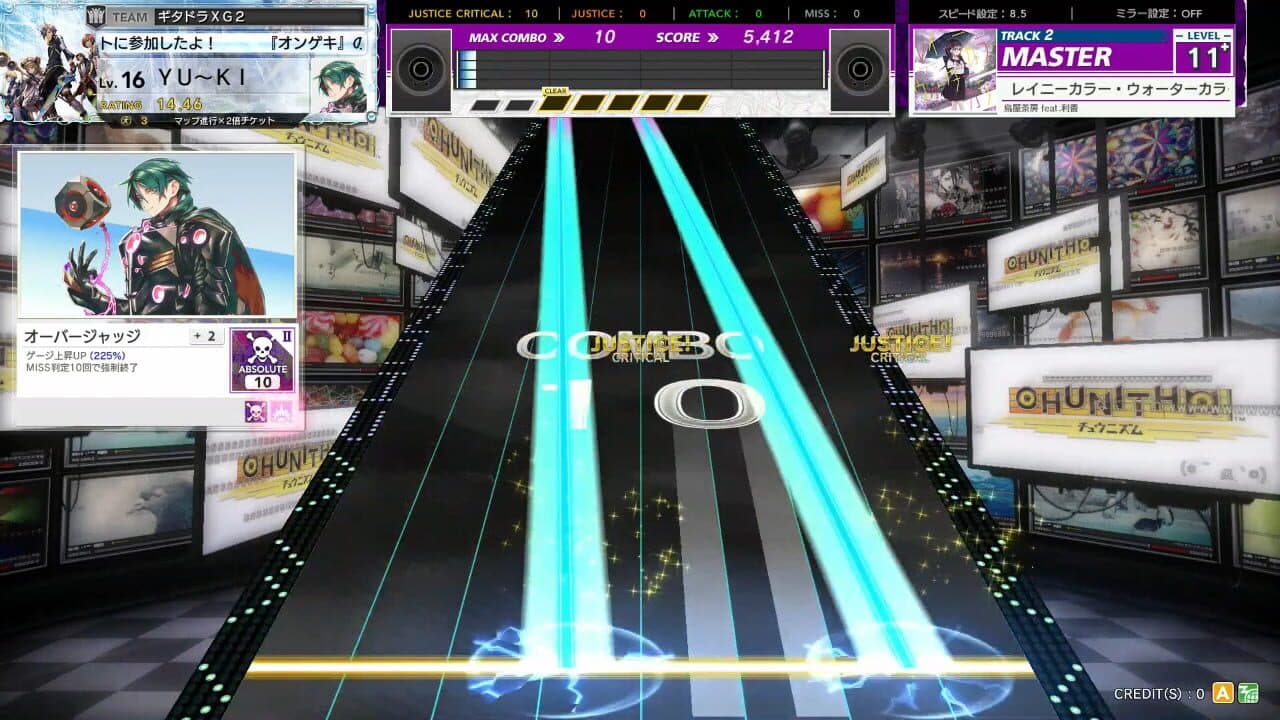Click the orange A icon near credits
Image resolution: width=1280 pixels, height=720 pixels.
tap(1223, 694)
